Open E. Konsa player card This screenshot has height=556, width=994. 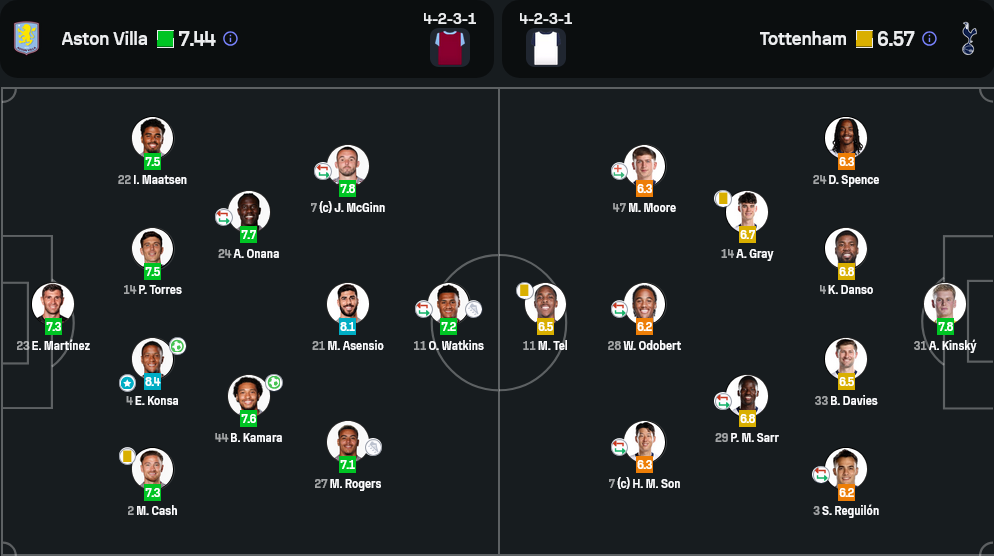click(x=152, y=359)
